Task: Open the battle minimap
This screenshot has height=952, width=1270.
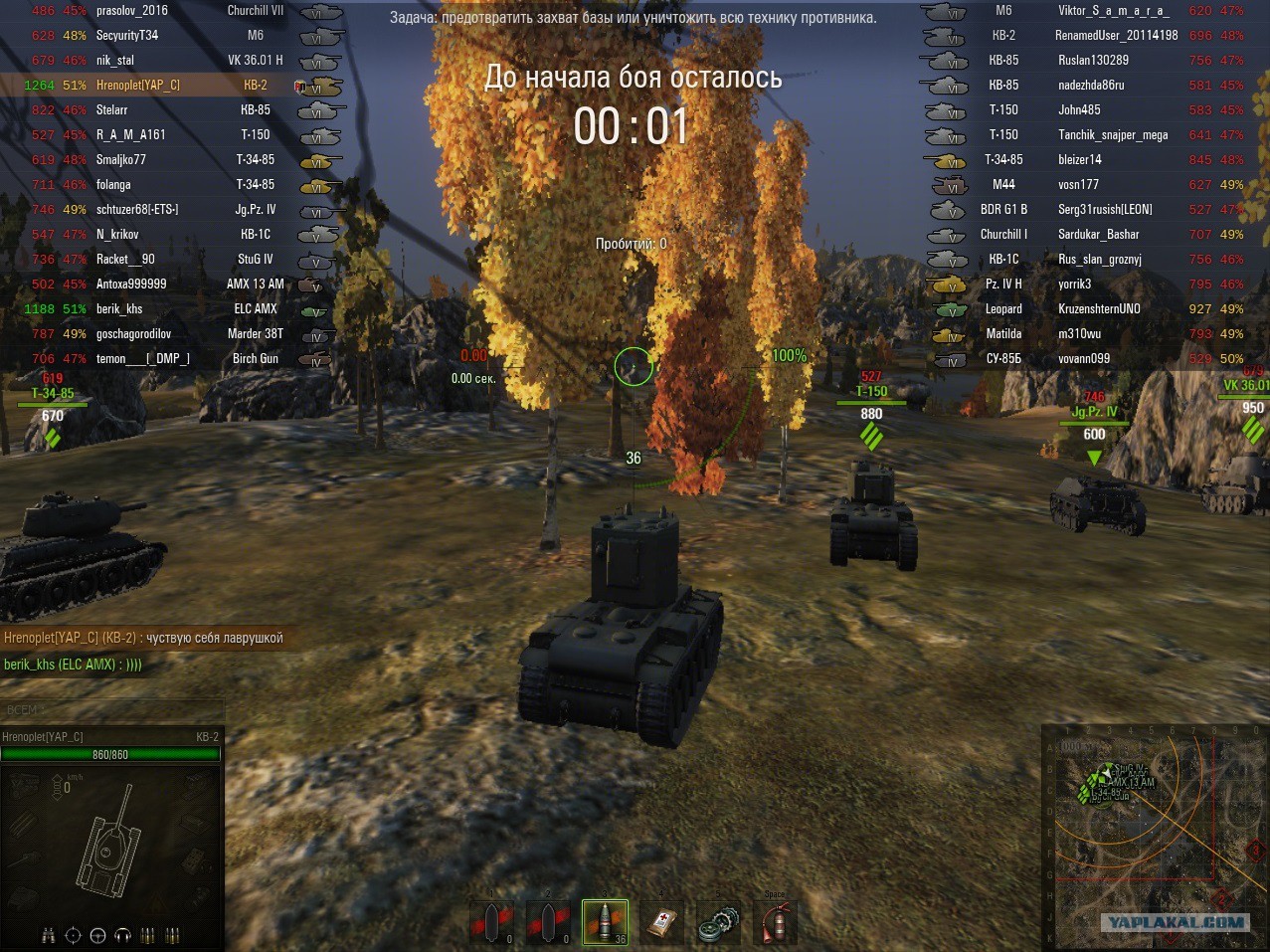Action: pos(1154,837)
